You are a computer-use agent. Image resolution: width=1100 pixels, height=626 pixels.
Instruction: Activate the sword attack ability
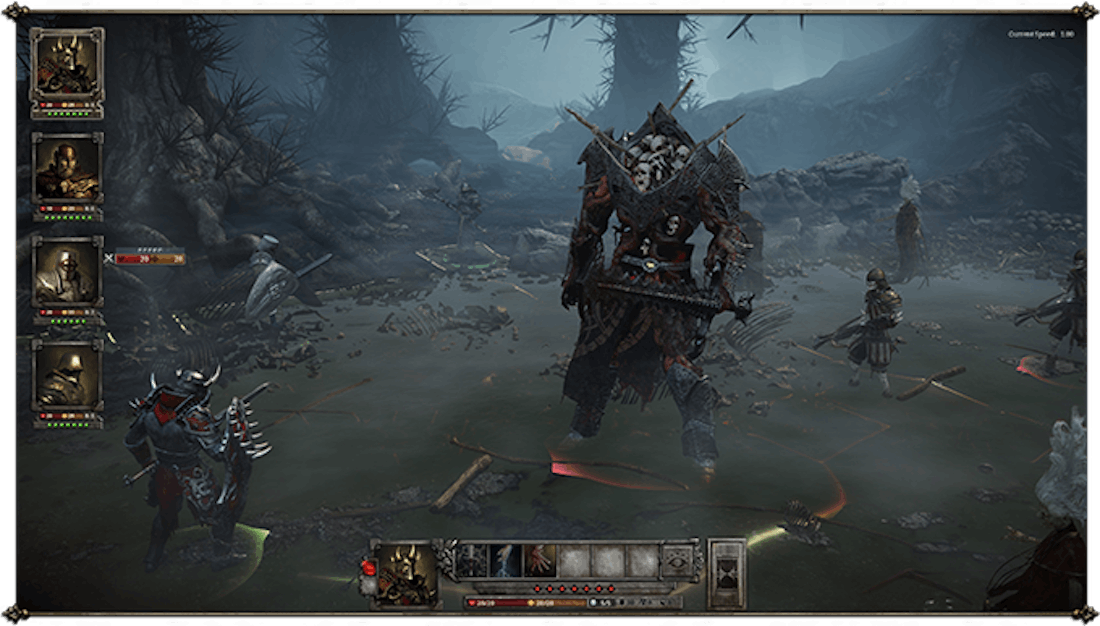click(471, 562)
